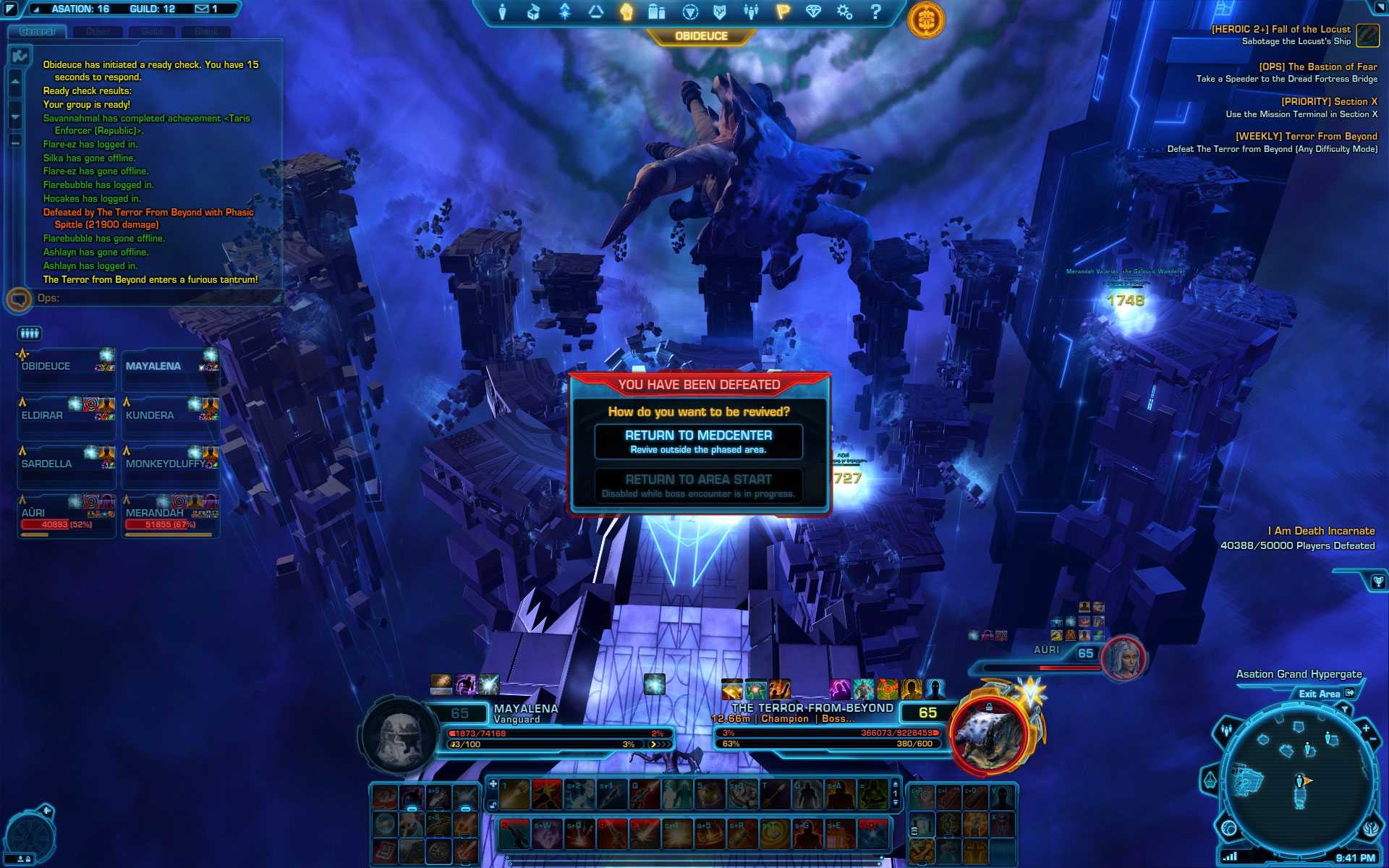Switch to the Other chat tab

coord(98,32)
